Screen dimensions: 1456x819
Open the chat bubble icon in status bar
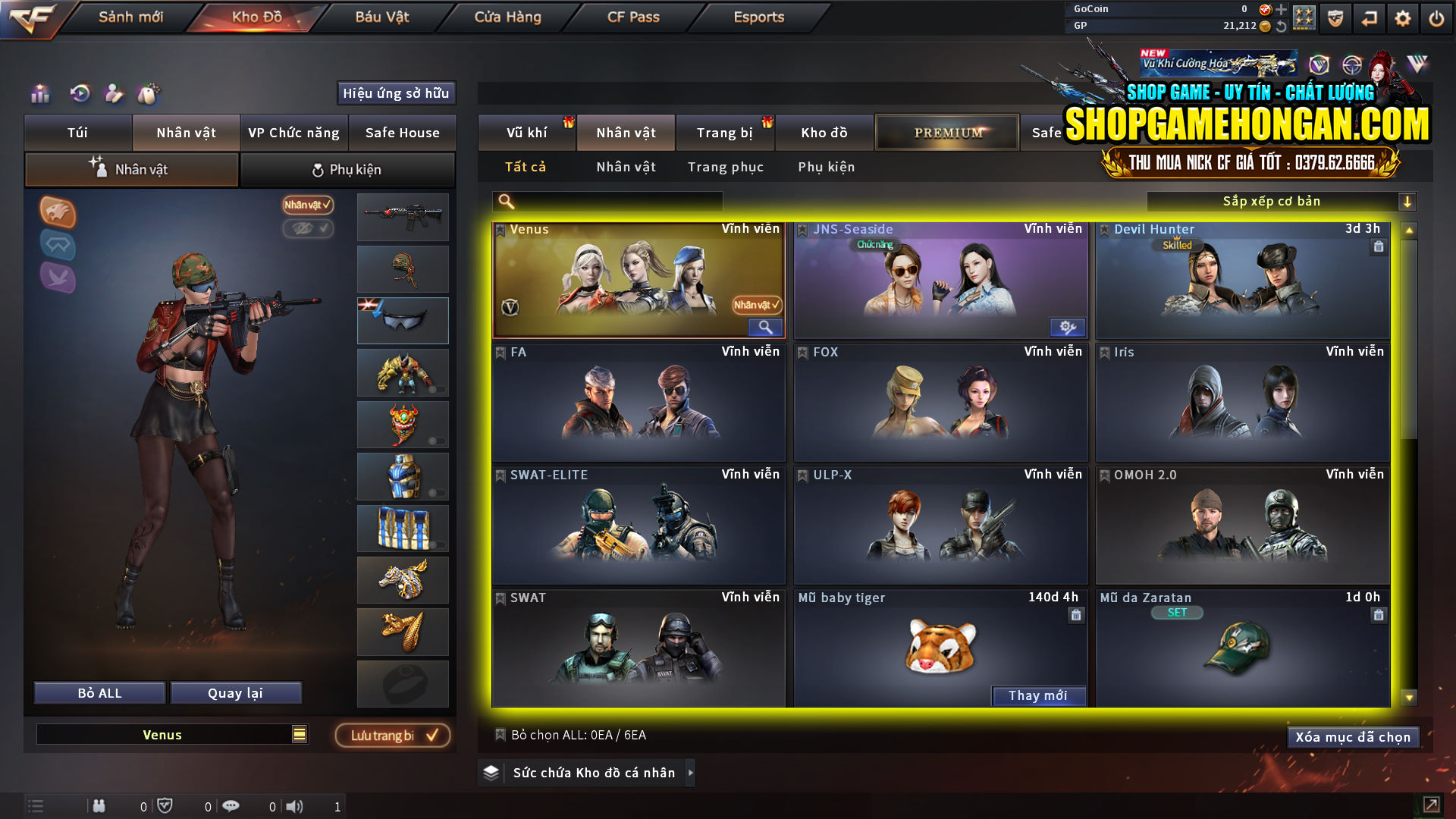(231, 806)
